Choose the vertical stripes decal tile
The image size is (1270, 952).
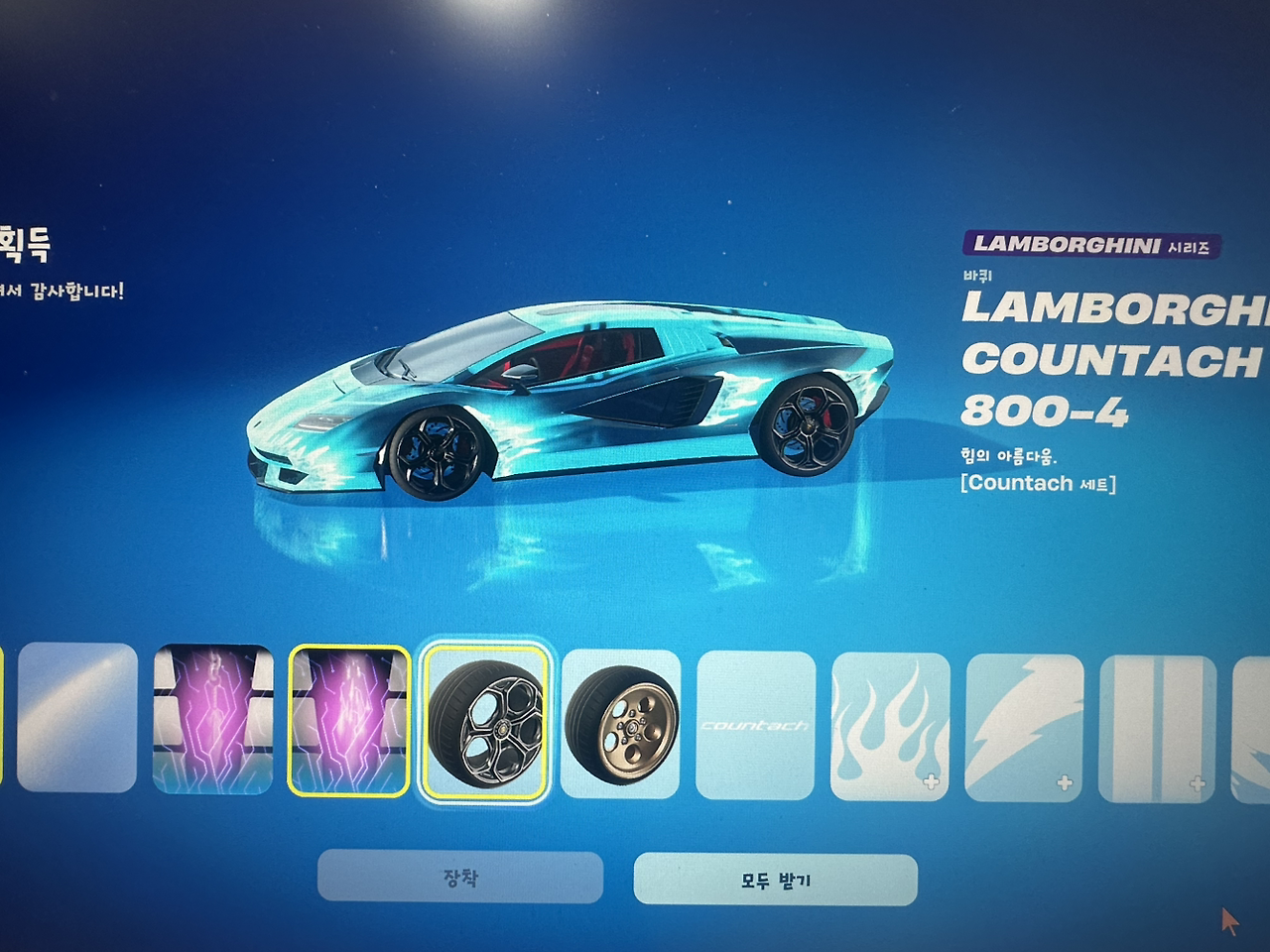click(1158, 728)
